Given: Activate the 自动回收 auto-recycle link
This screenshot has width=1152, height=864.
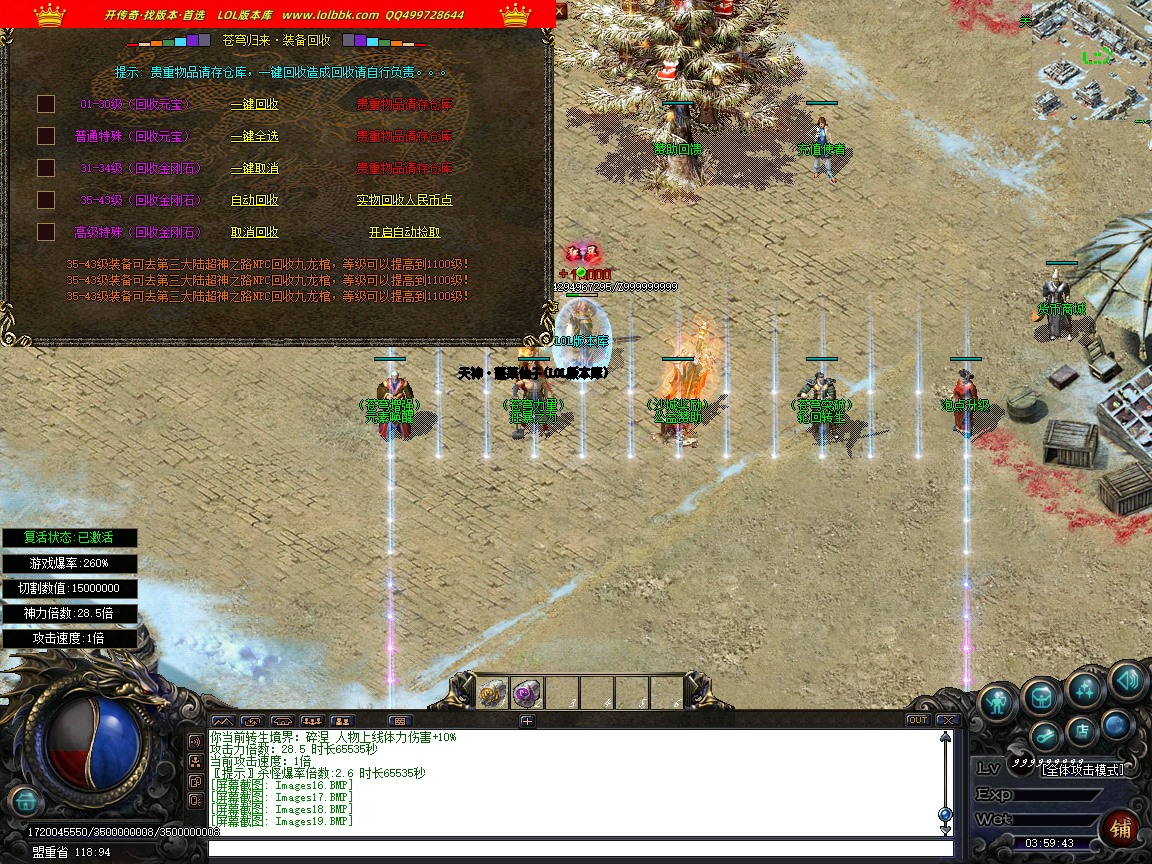Looking at the screenshot, I should click(x=254, y=200).
